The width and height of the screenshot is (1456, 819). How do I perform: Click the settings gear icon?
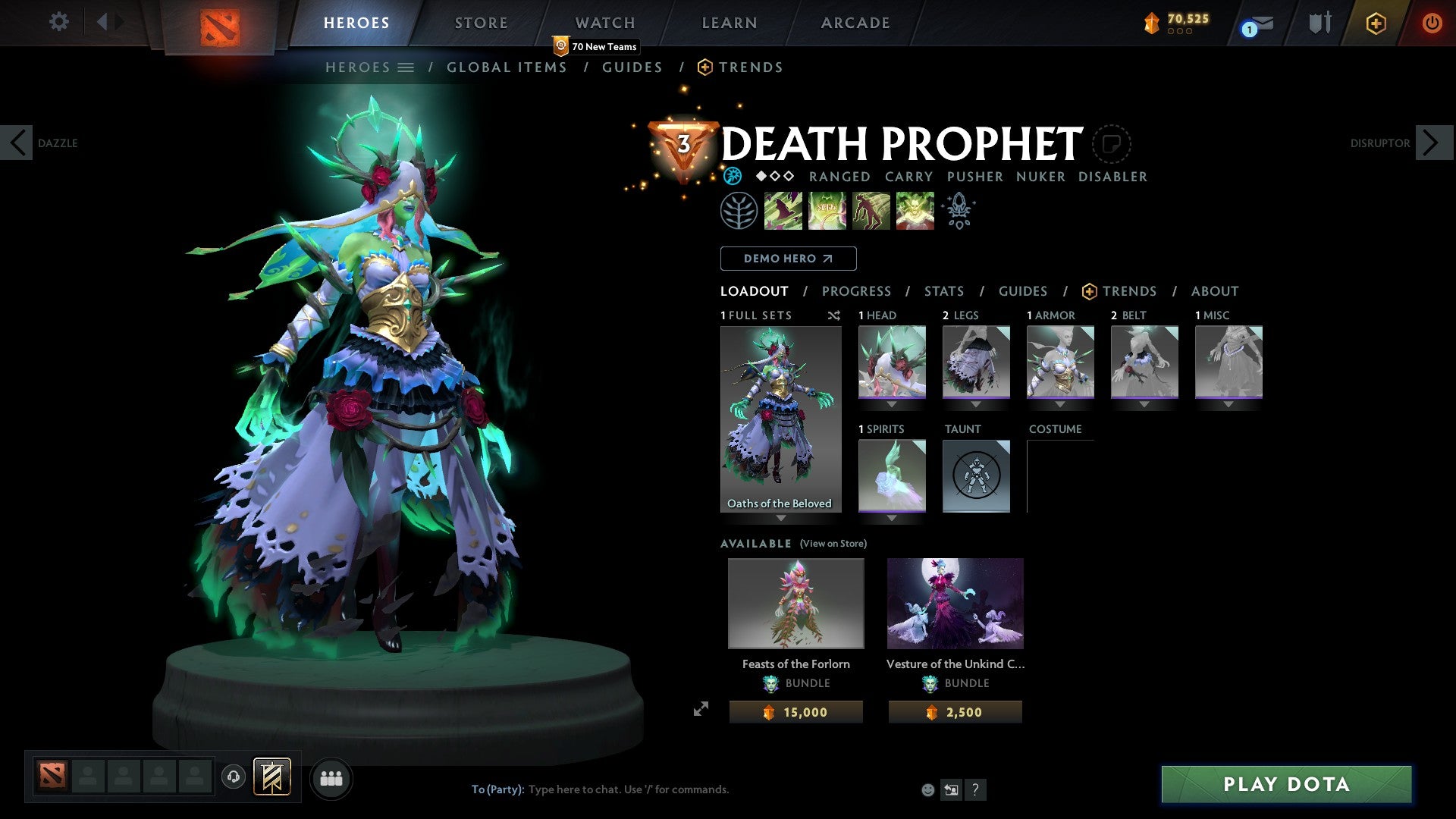[58, 22]
